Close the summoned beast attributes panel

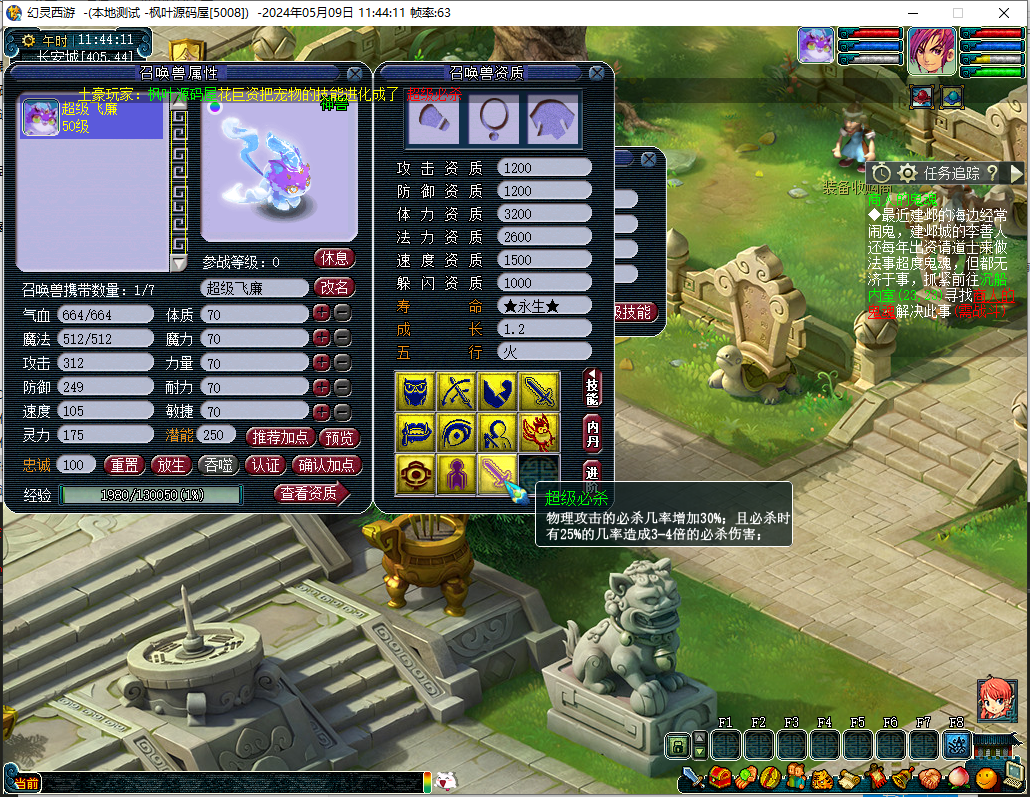[x=355, y=73]
